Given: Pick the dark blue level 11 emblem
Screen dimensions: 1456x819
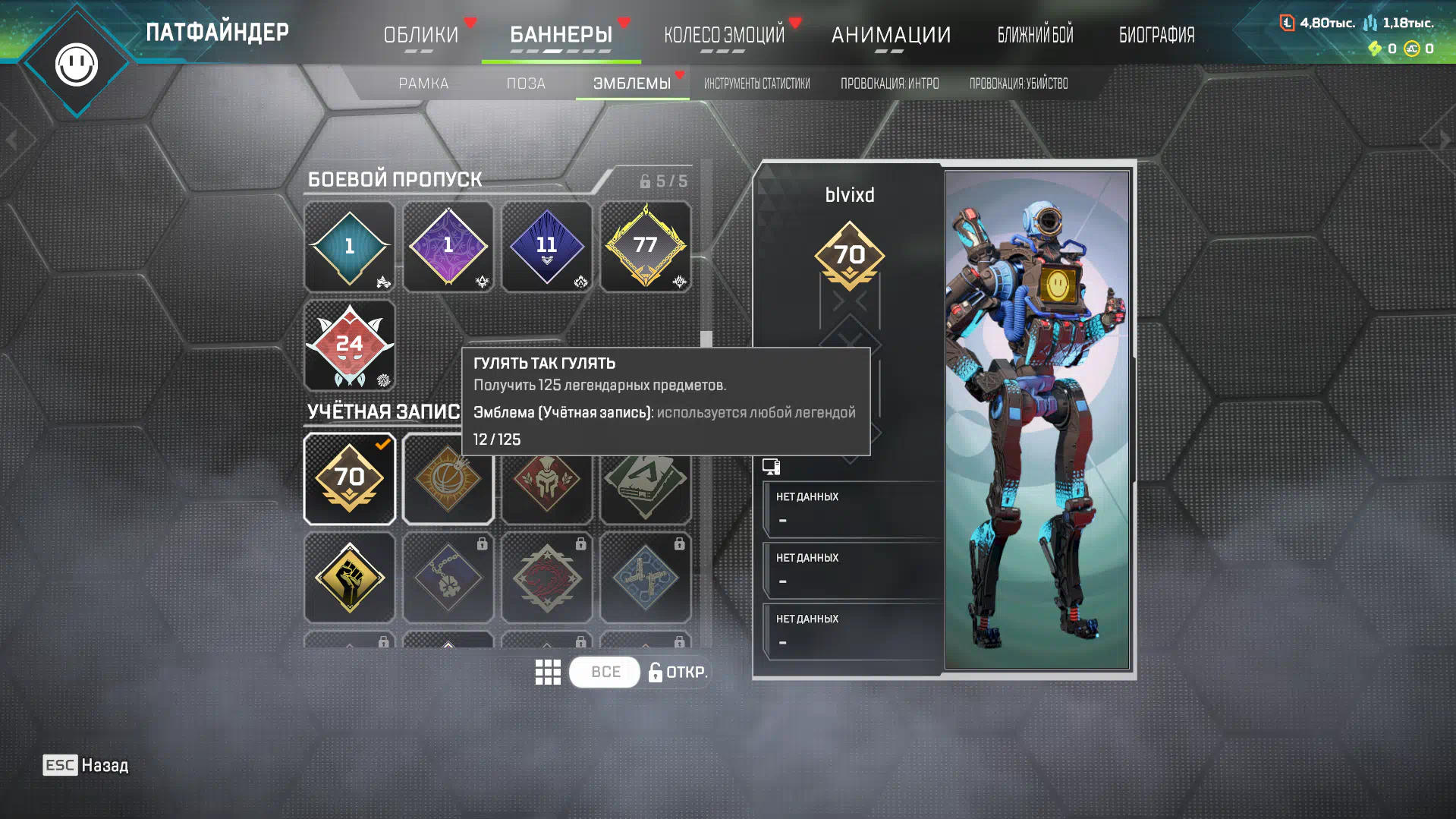Looking at the screenshot, I should (x=546, y=246).
